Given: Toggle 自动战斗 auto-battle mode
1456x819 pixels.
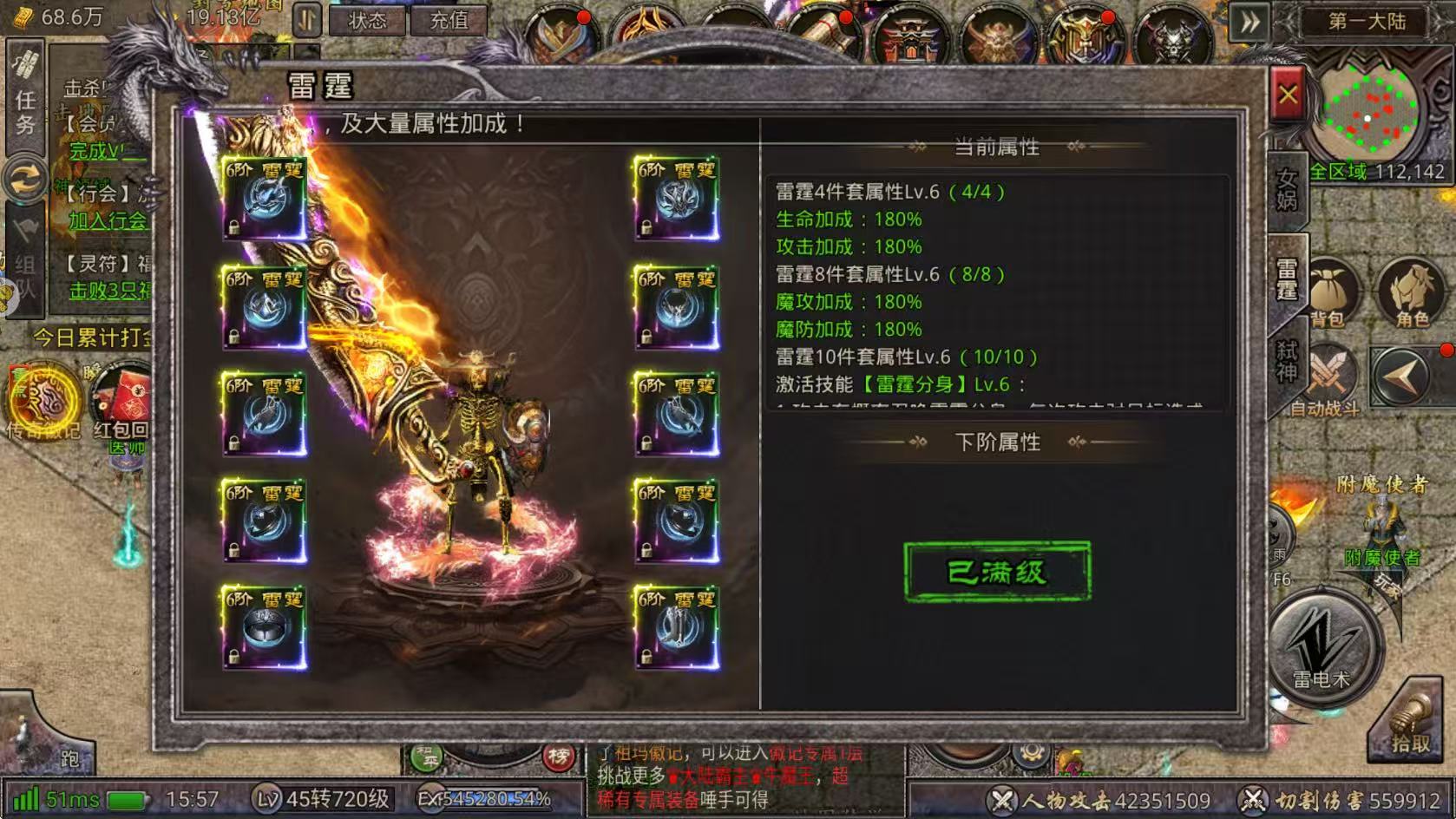Looking at the screenshot, I should click(x=1330, y=373).
